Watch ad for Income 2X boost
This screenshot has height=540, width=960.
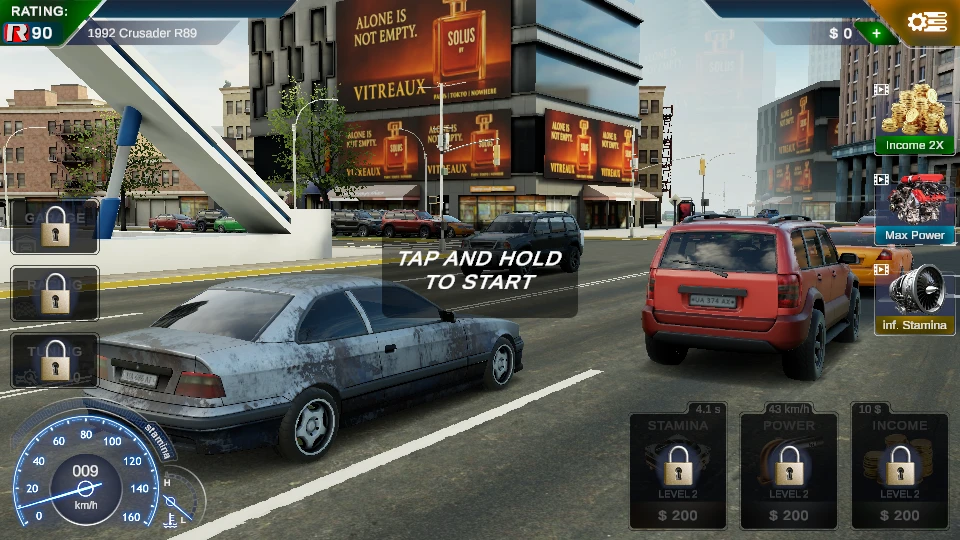pos(914,119)
